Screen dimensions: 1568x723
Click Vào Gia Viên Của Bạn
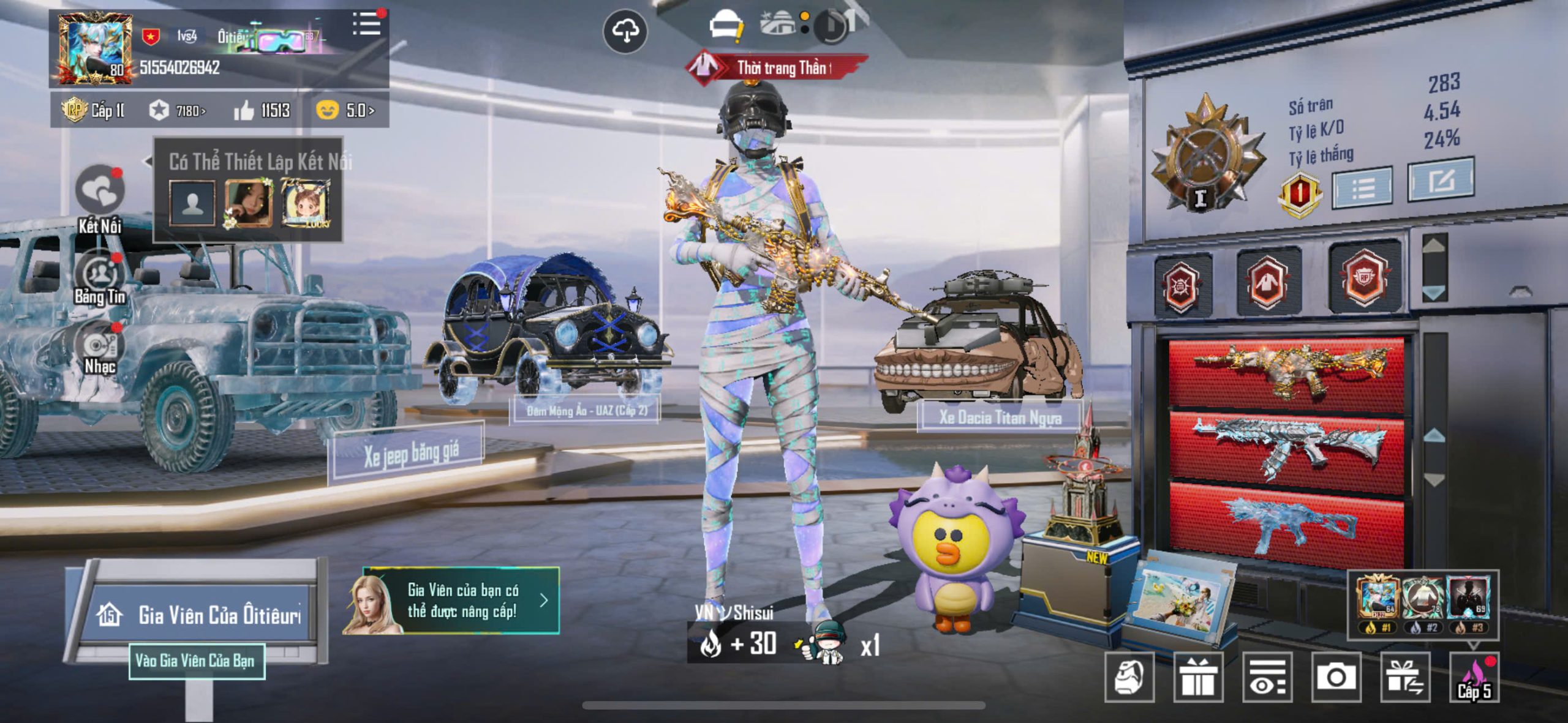(196, 661)
